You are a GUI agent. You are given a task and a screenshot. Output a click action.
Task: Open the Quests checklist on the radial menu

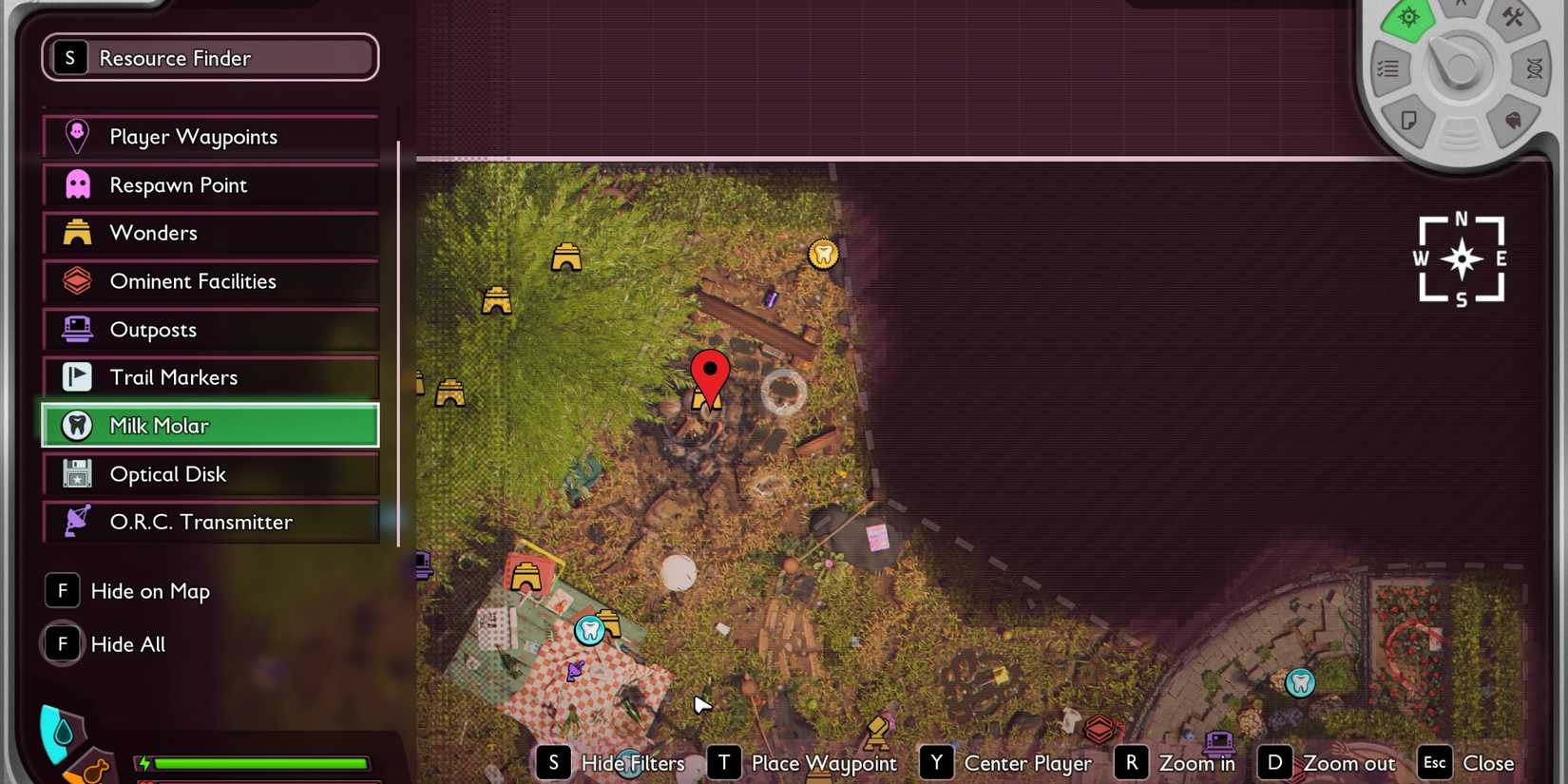1390,67
